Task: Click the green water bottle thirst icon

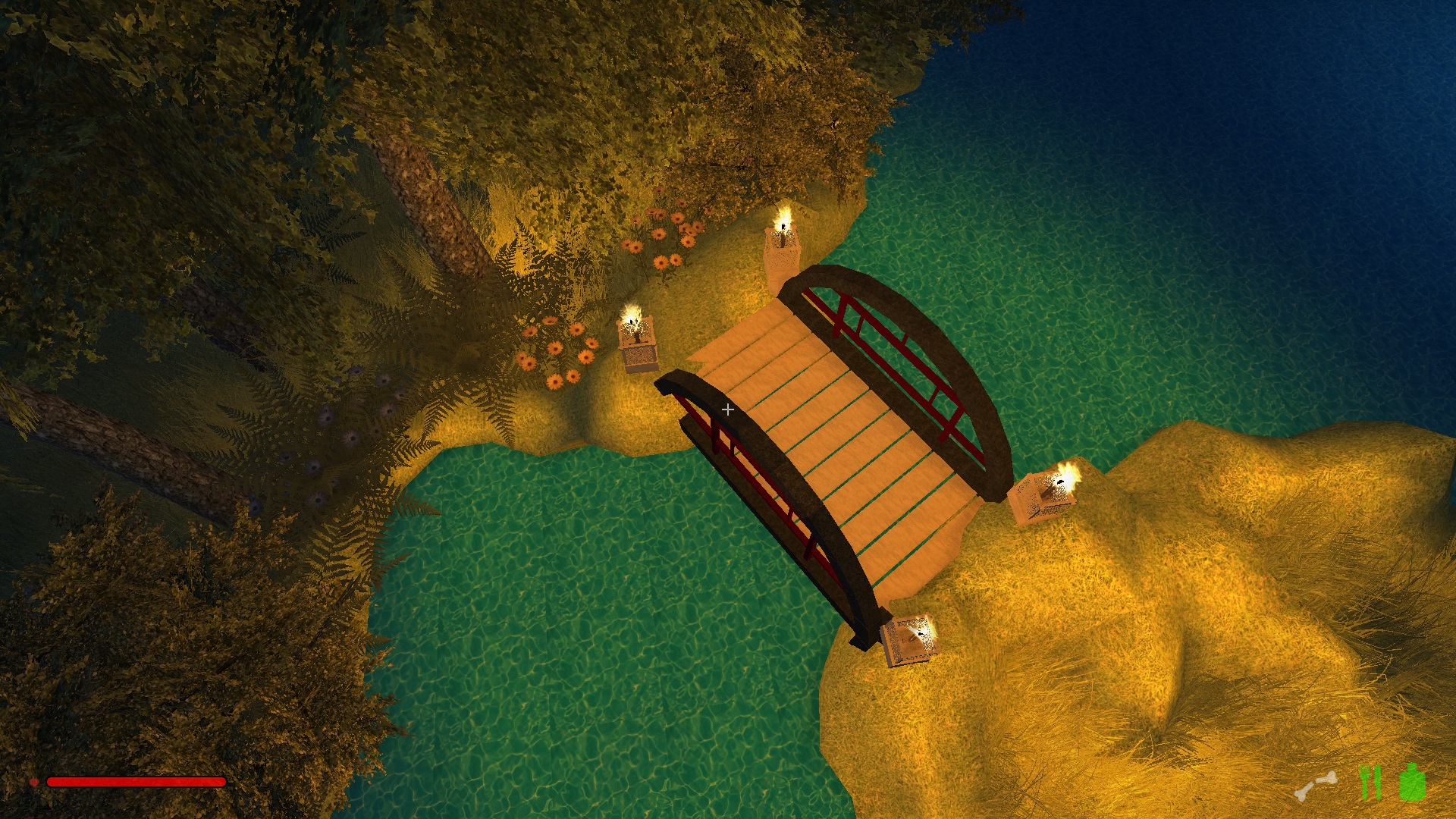Action: coord(1412,783)
